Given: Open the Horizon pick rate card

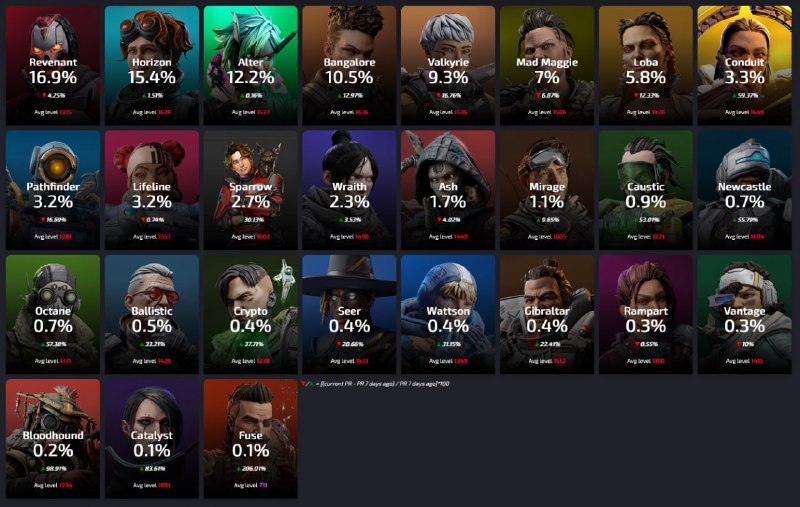Looking at the screenshot, I should pos(152,66).
